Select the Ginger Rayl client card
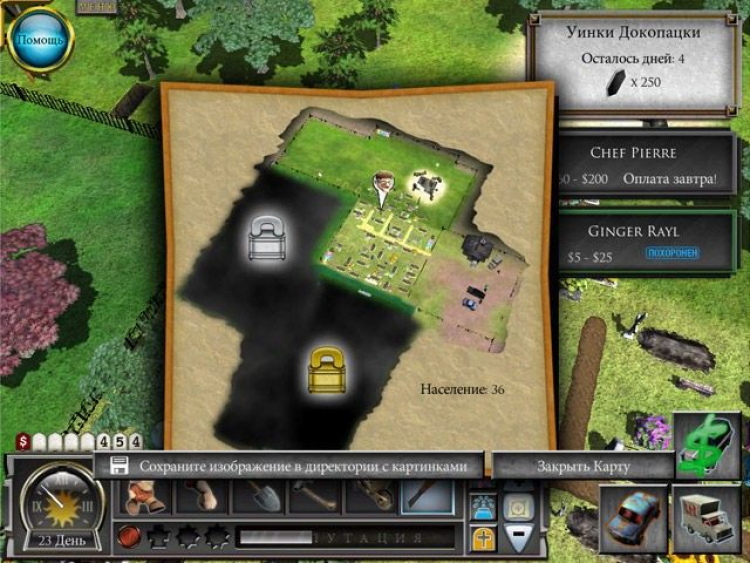Viewport: 750px width, 563px height. click(x=646, y=241)
